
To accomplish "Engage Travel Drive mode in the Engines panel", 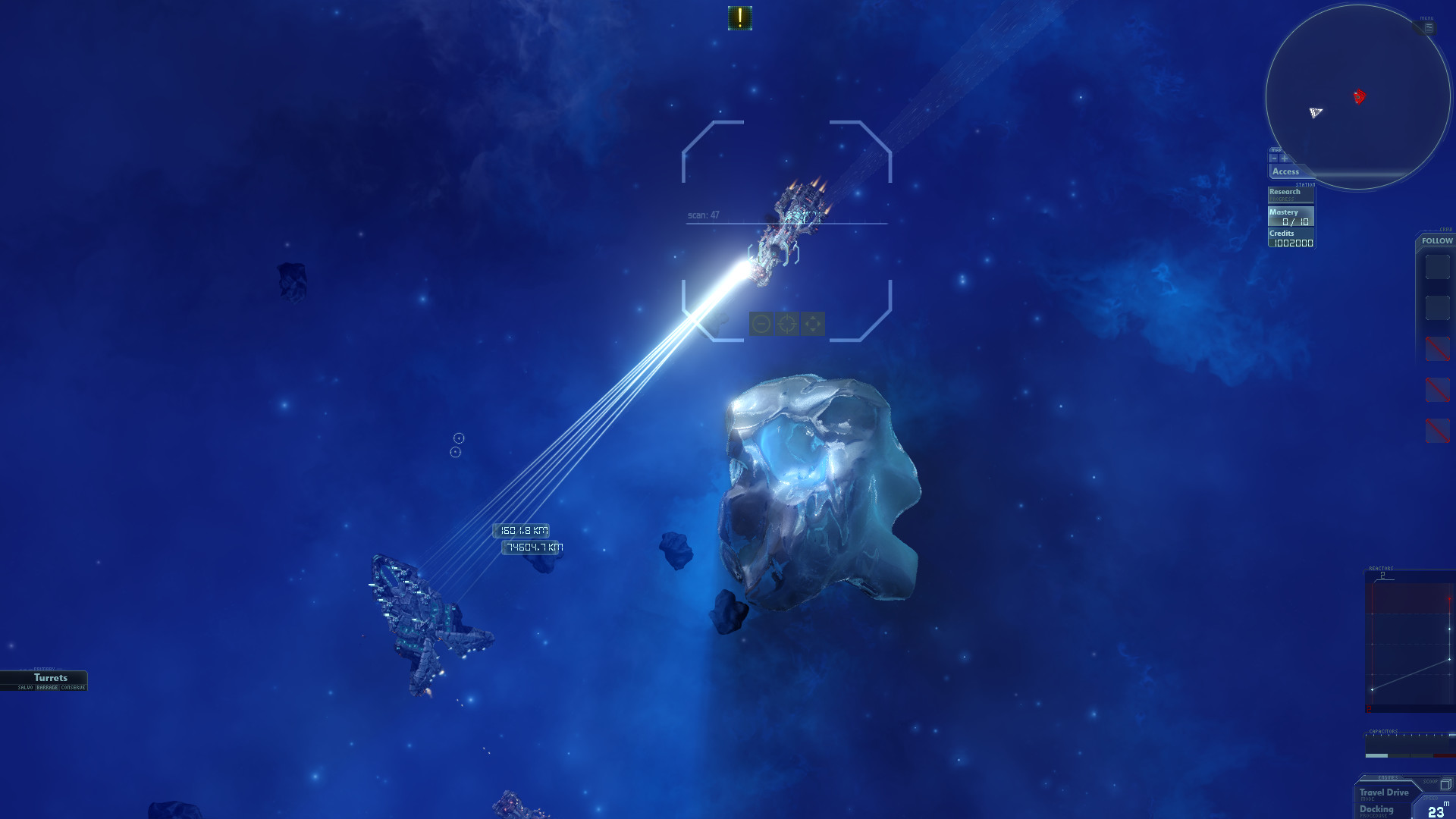I will (1385, 792).
